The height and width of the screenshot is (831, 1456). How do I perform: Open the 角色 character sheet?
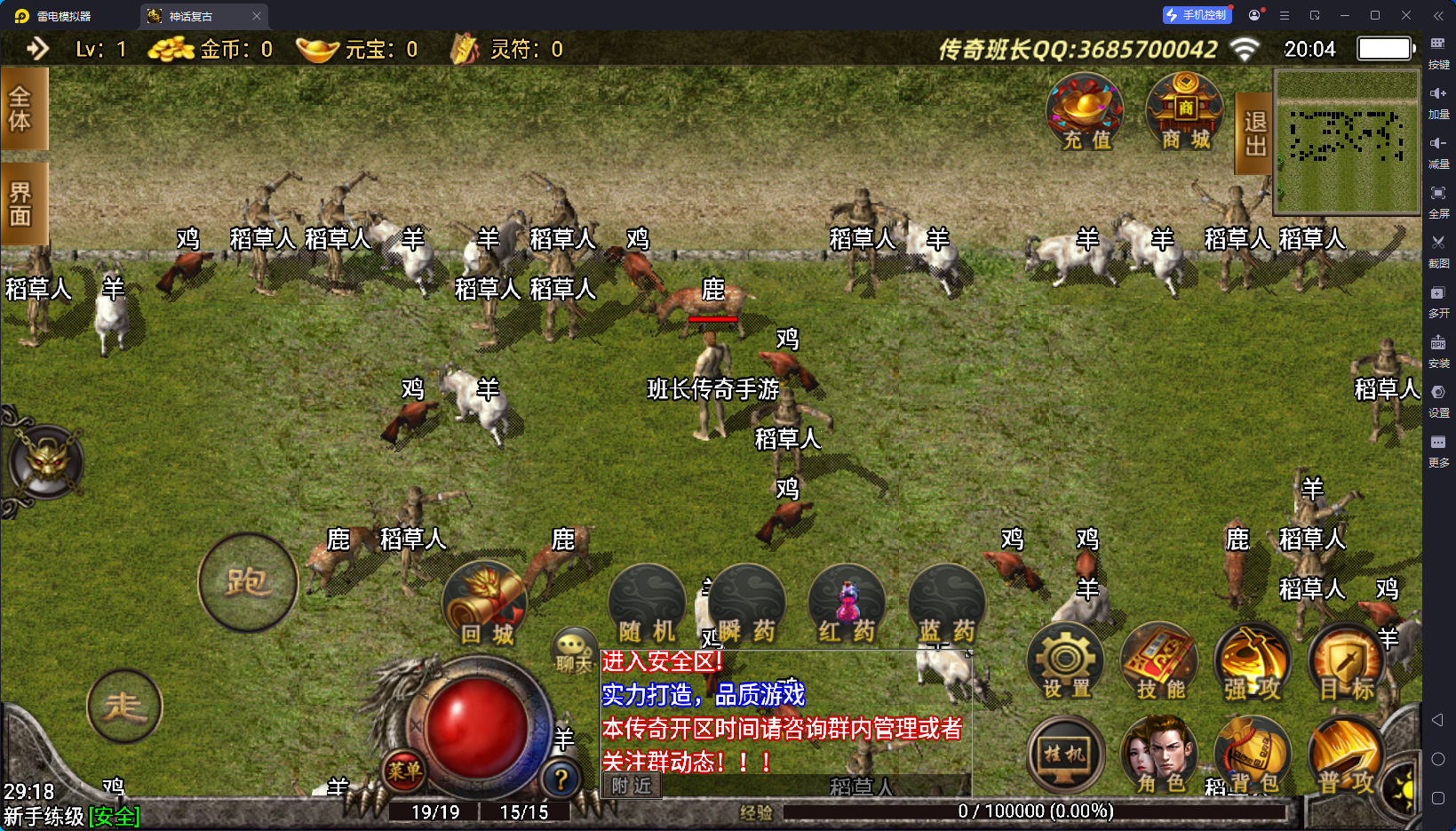tap(1160, 755)
